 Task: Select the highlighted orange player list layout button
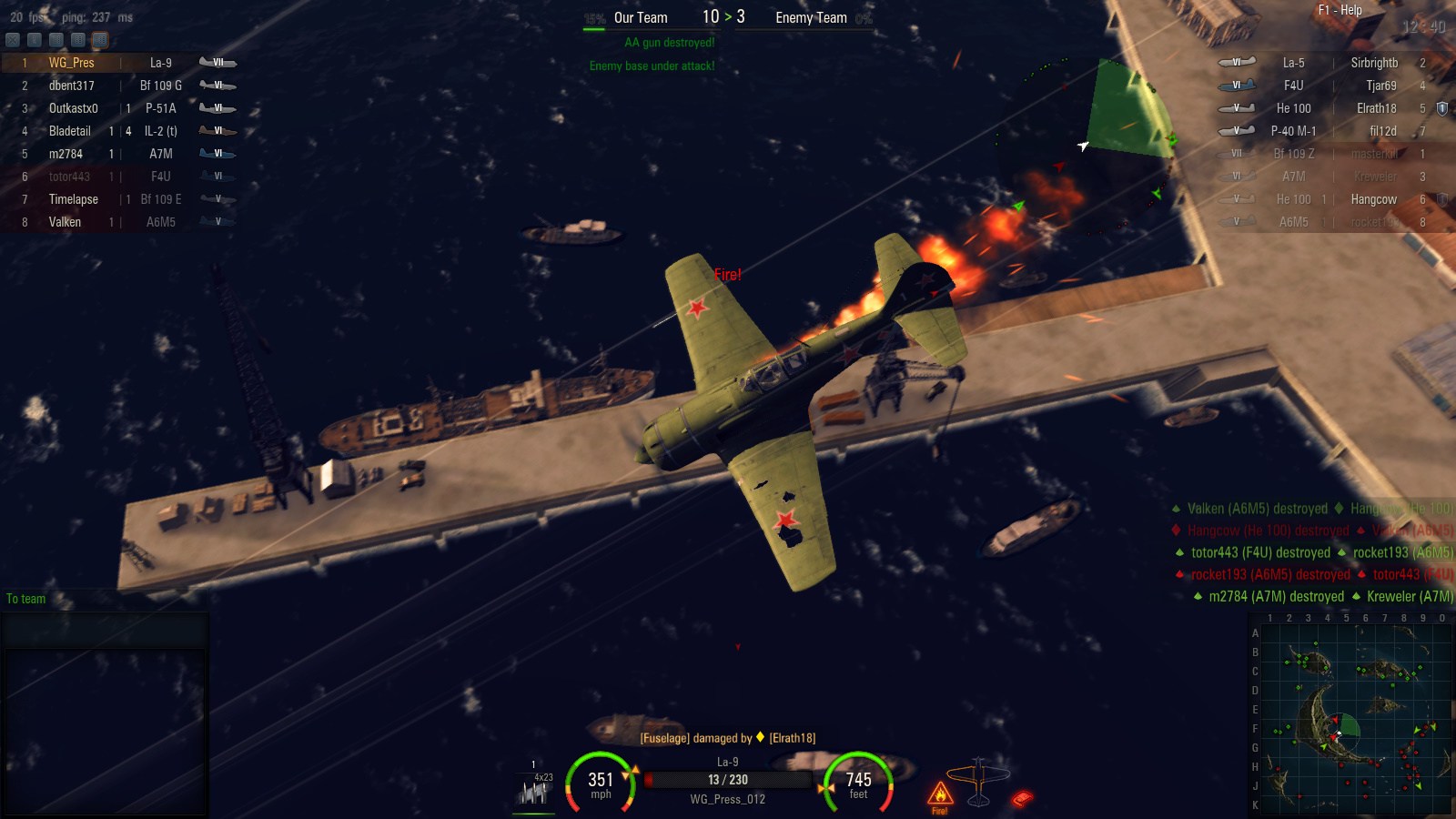[100, 40]
